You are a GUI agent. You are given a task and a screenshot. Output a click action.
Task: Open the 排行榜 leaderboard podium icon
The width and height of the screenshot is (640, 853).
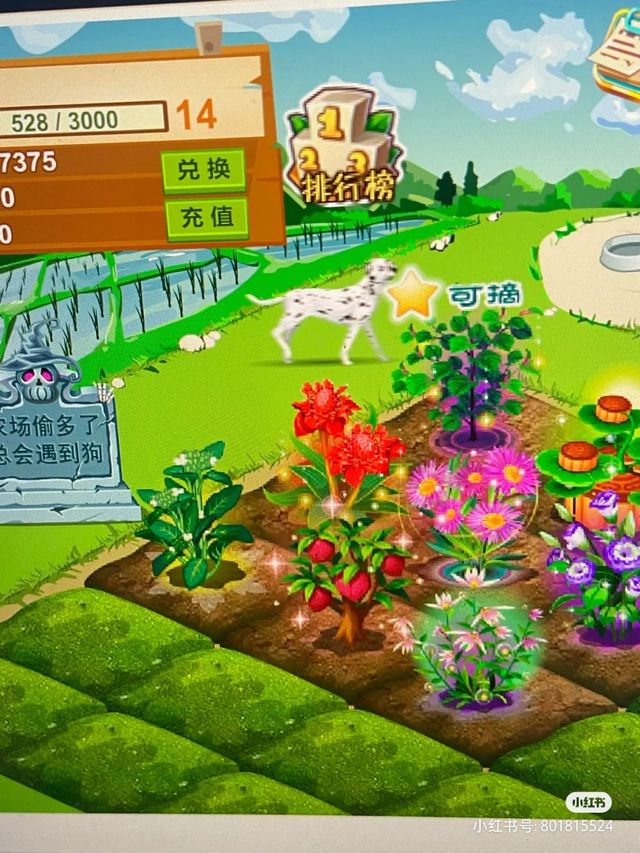click(x=341, y=147)
